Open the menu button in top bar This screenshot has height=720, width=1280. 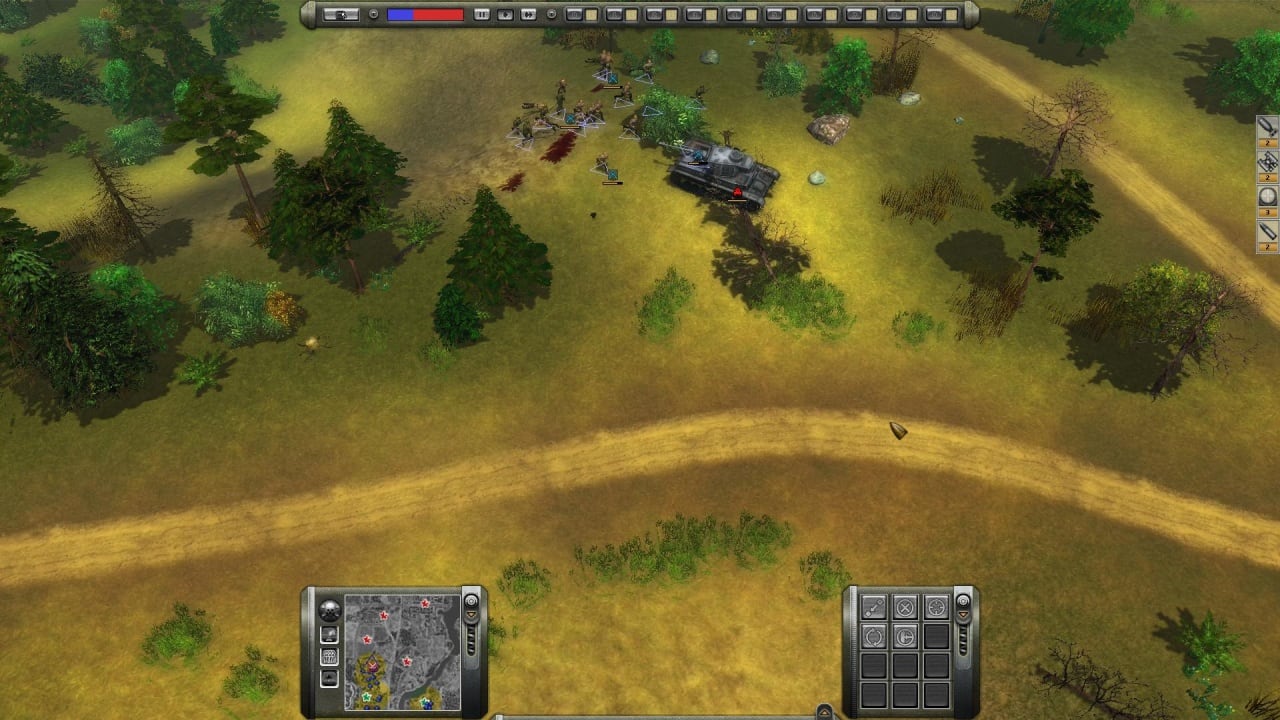point(341,14)
